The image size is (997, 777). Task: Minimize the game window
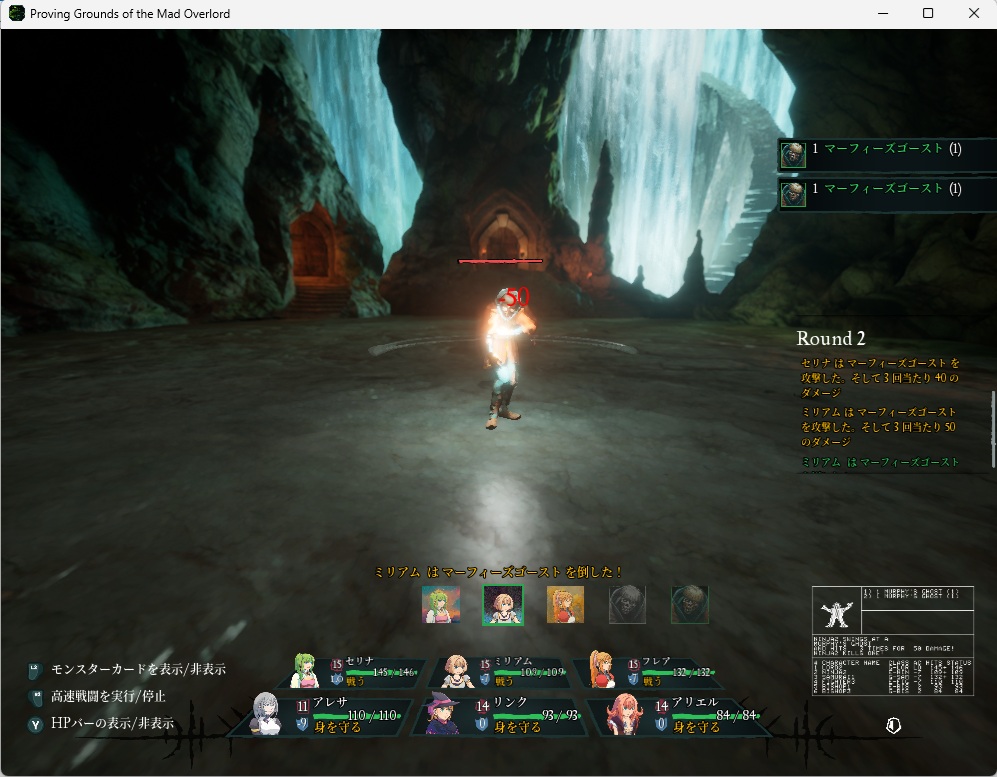pyautogui.click(x=883, y=14)
